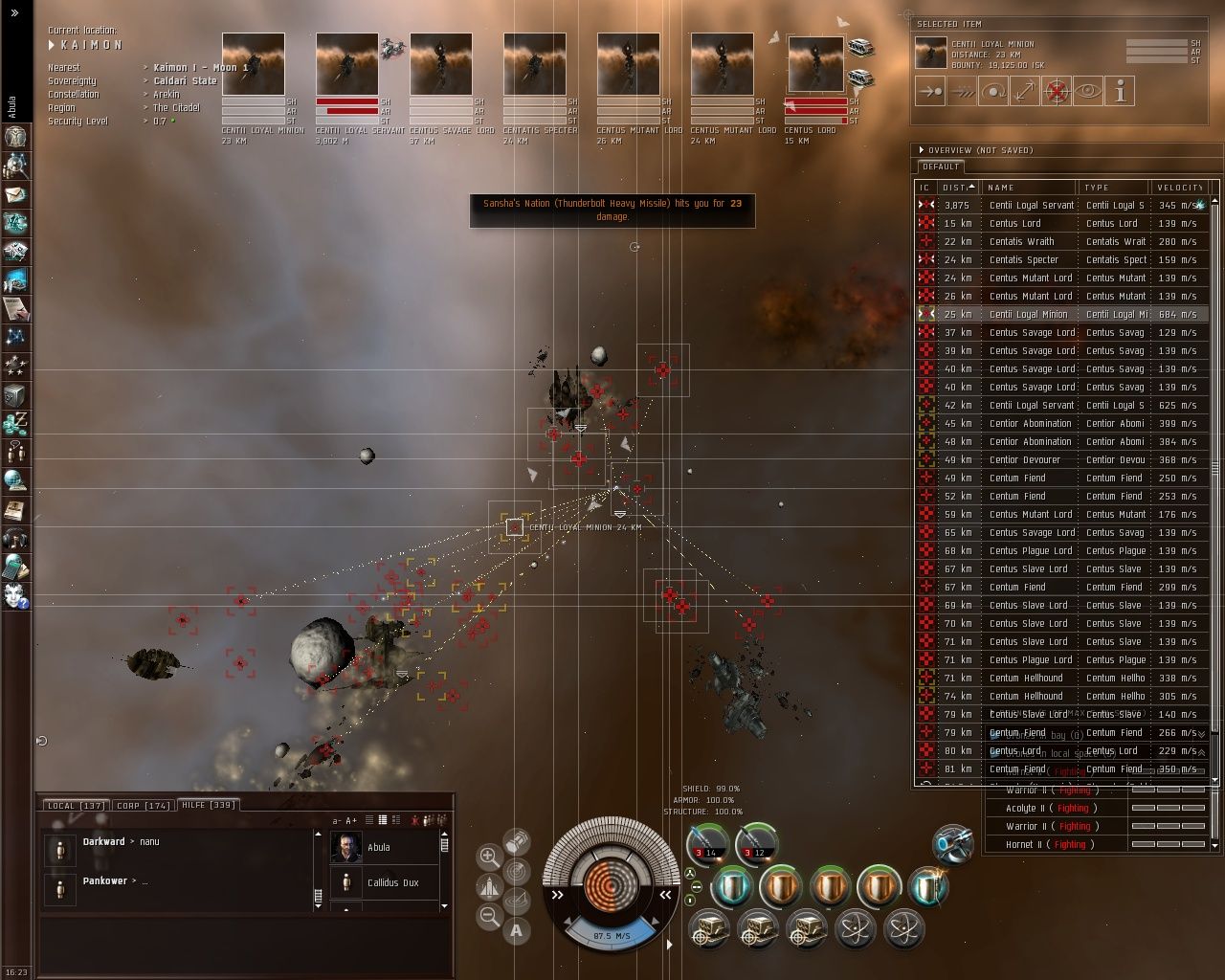Unlock target using the red crosshair button
Viewport: 1225px width, 980px height.
[1056, 91]
